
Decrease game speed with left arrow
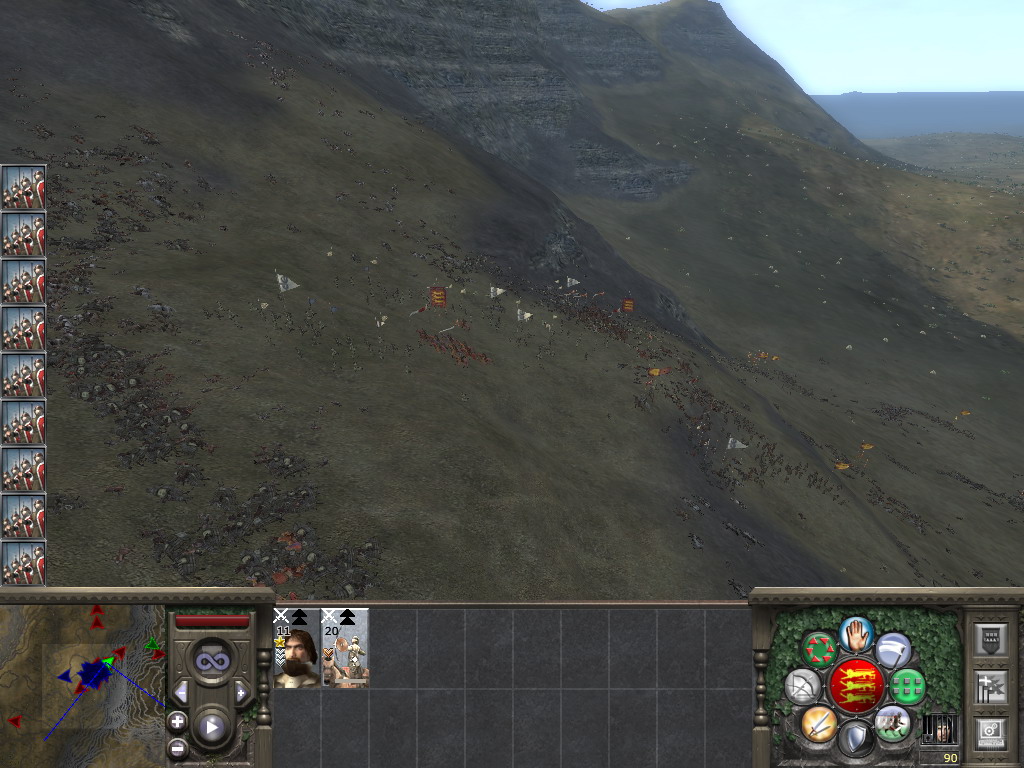point(181,692)
